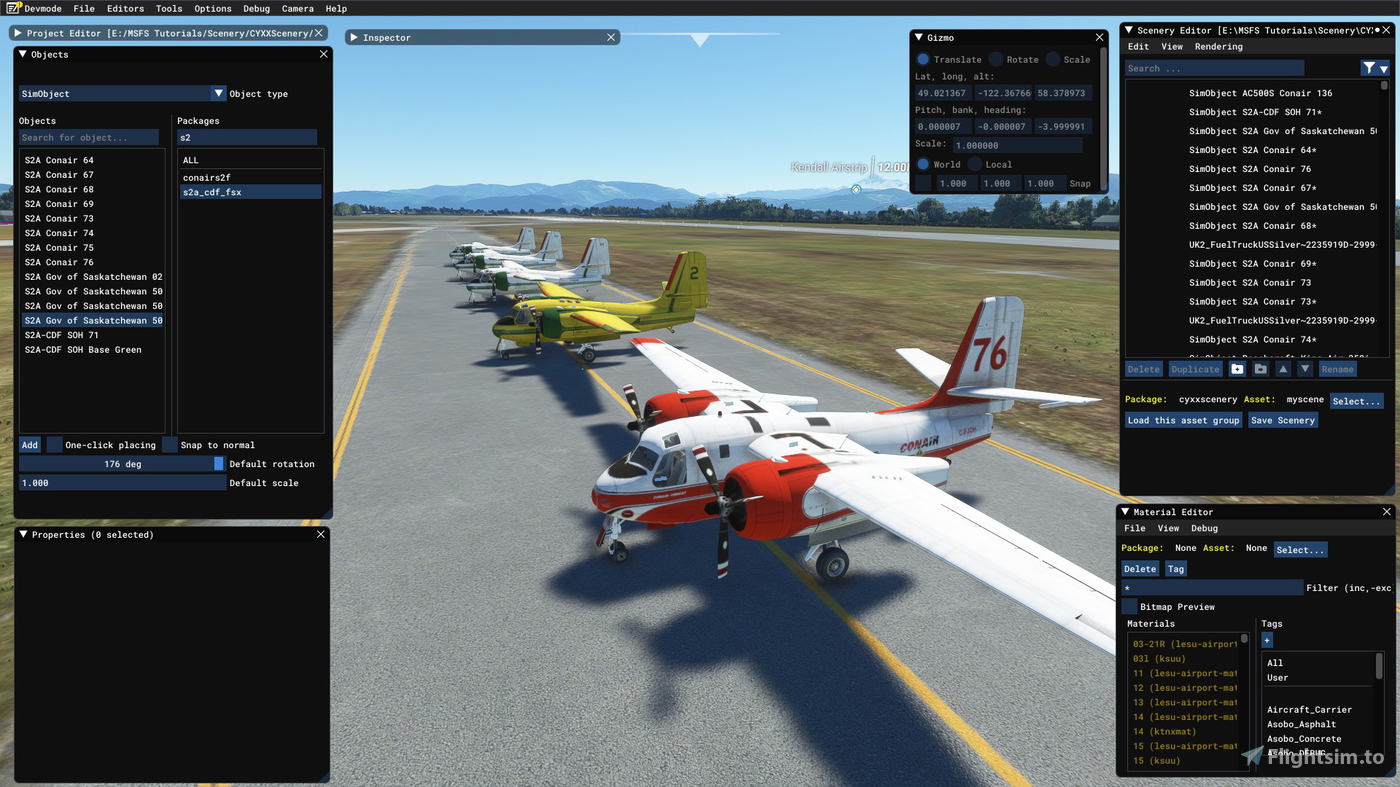Click the move-up arrow icon in Scenery Editor

[1283, 368]
